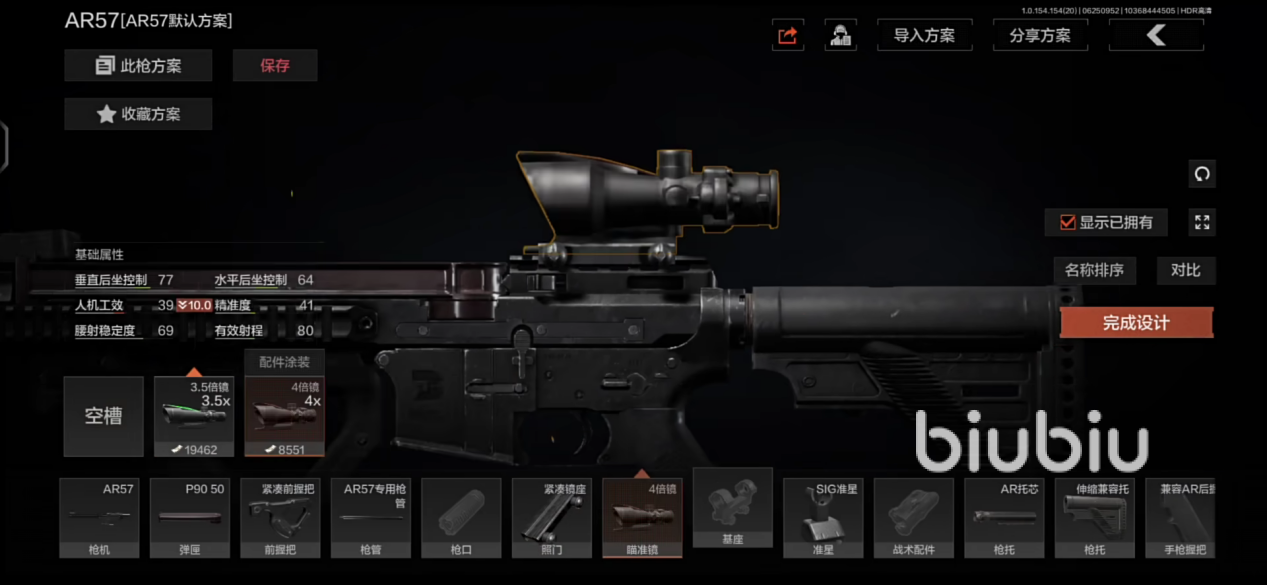Select the 空槽 empty slot option

pyautogui.click(x=103, y=416)
